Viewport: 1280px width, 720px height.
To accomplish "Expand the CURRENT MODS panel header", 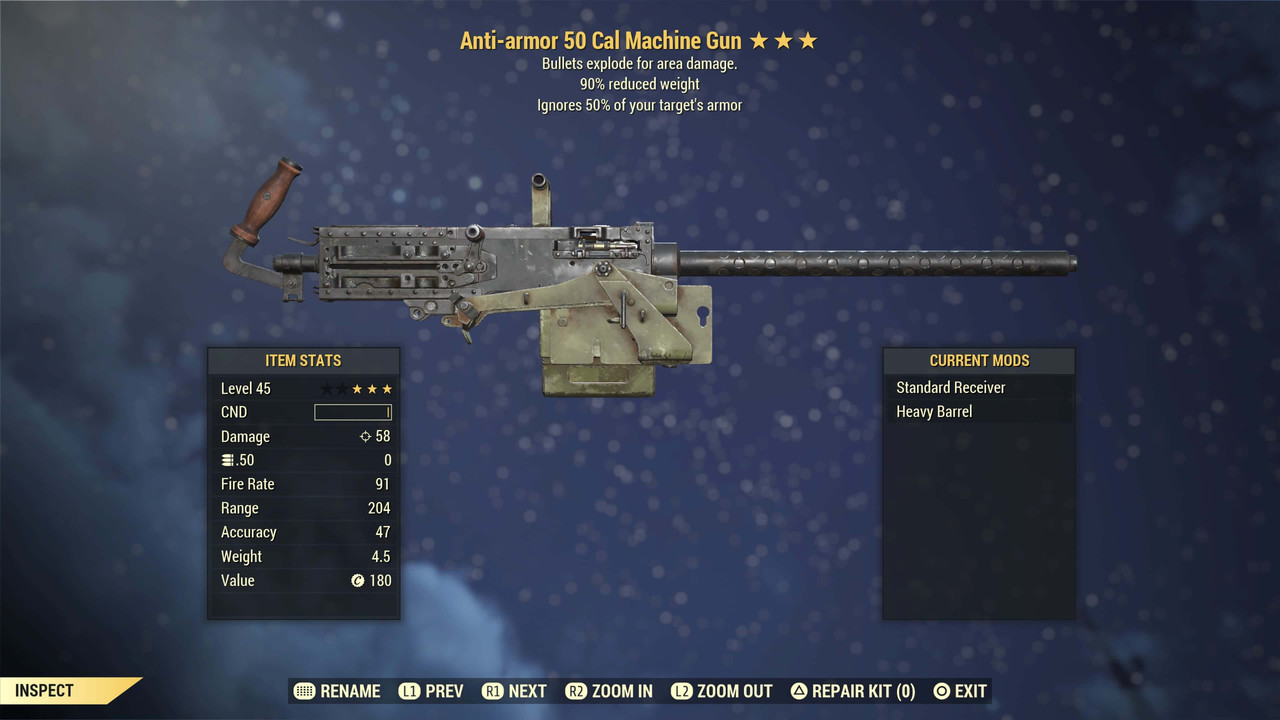I will [979, 360].
